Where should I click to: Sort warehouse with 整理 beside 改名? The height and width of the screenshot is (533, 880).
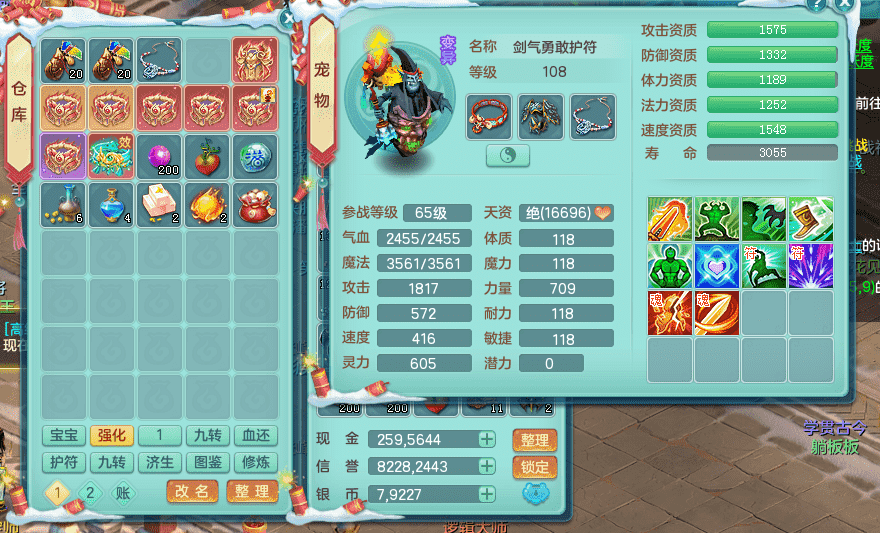[x=252, y=491]
